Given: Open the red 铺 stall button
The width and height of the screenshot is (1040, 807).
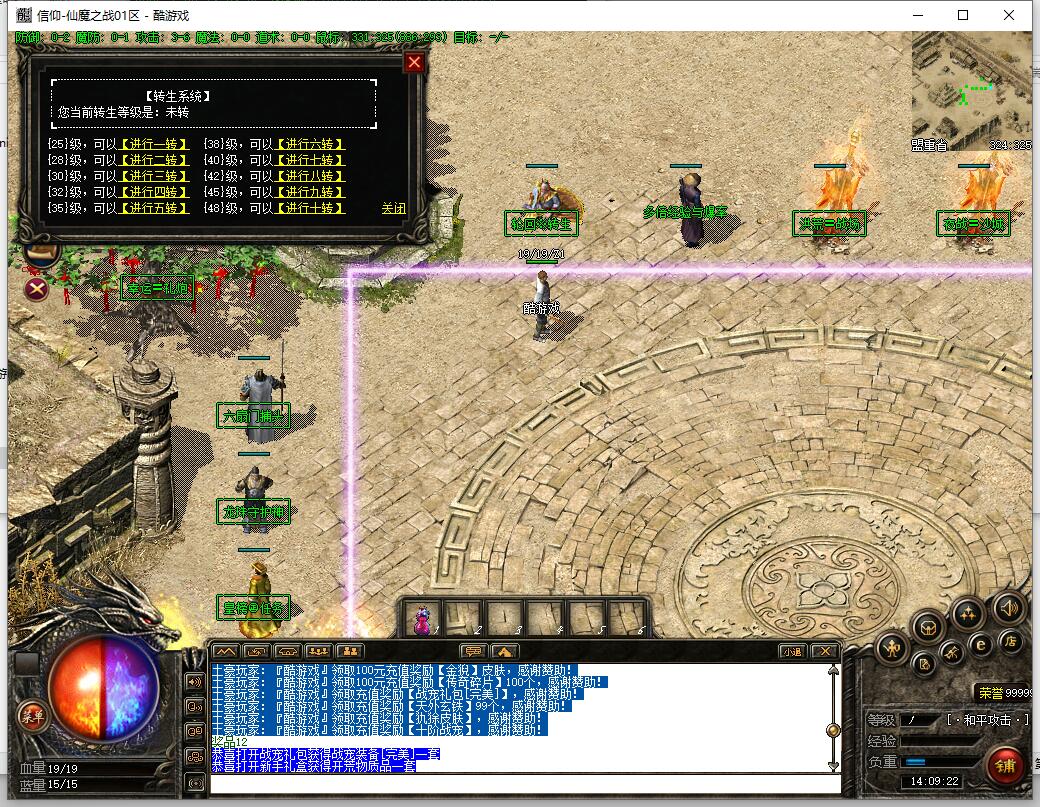Looking at the screenshot, I should click(x=1003, y=767).
